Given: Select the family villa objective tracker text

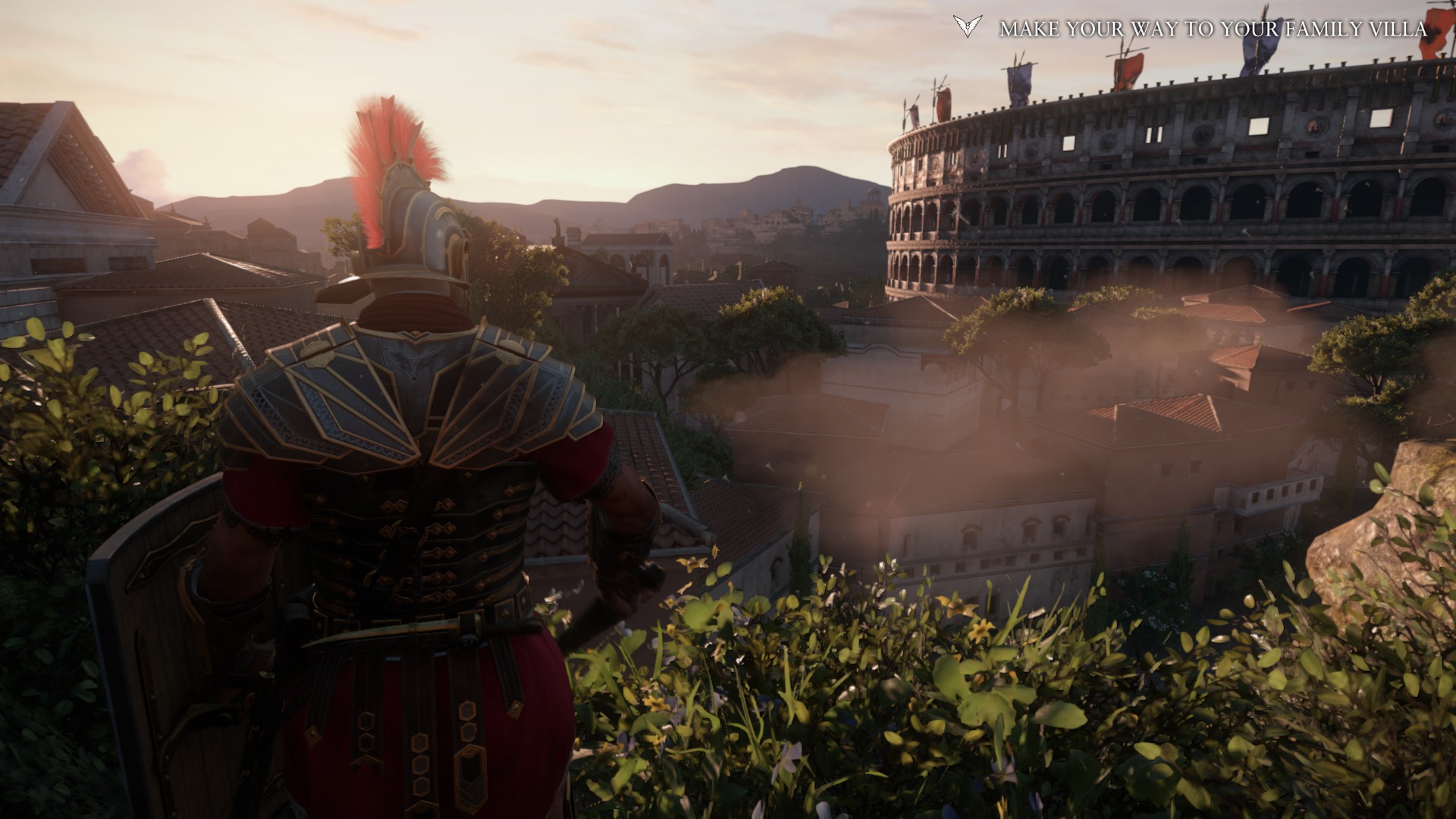Looking at the screenshot, I should tap(1213, 30).
